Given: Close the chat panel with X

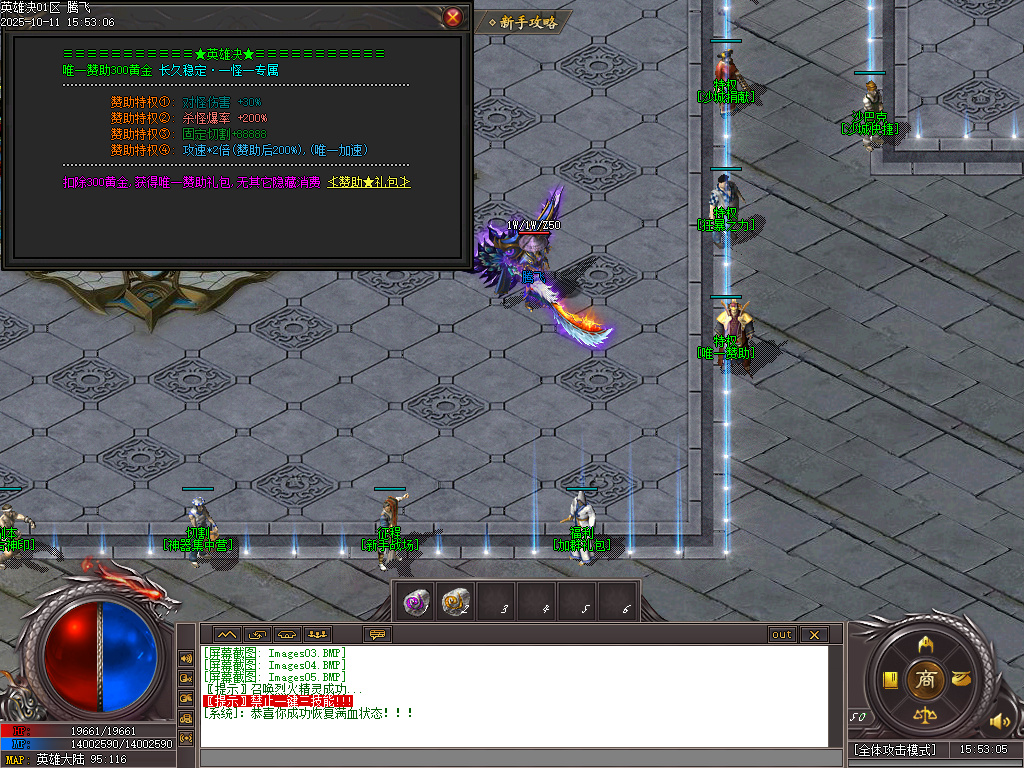Looking at the screenshot, I should tap(814, 635).
